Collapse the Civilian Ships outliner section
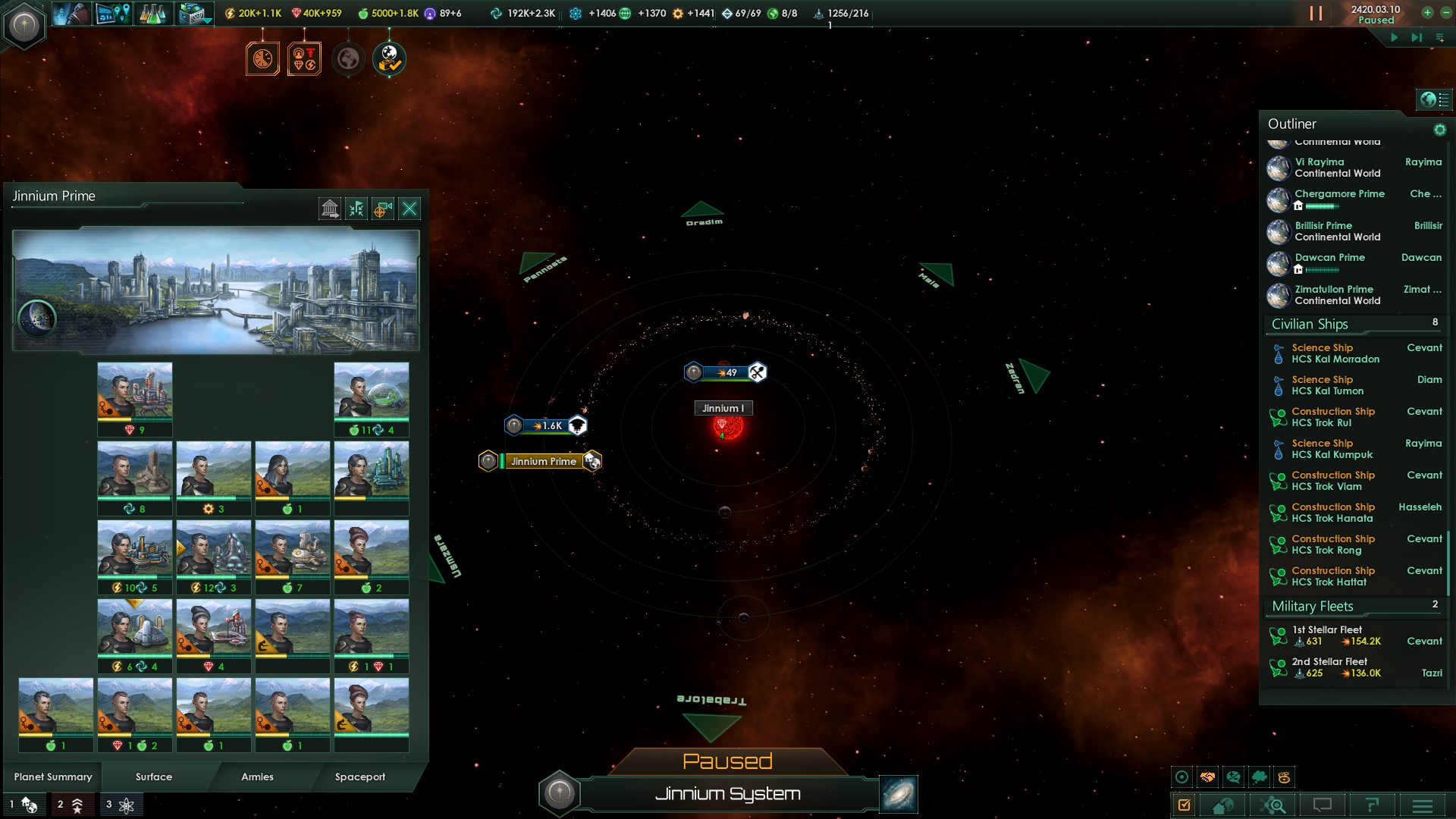The width and height of the screenshot is (1456, 819). [1310, 325]
